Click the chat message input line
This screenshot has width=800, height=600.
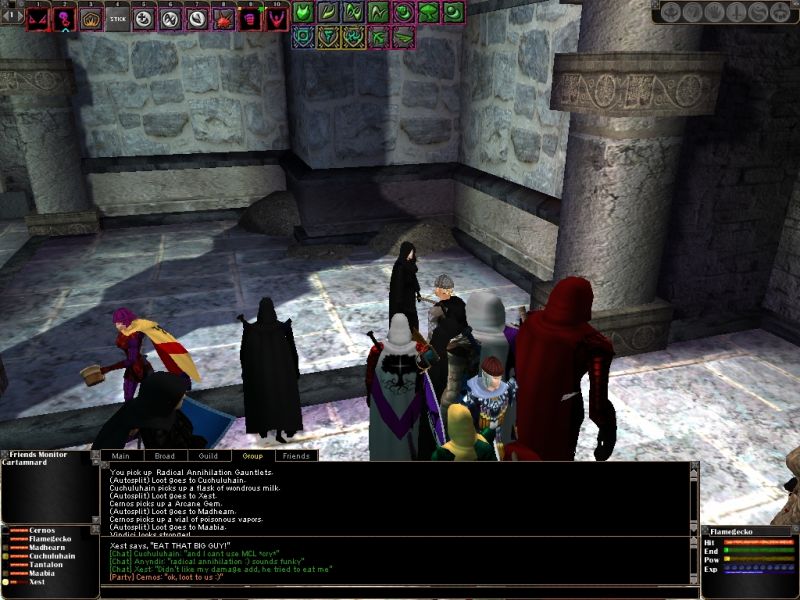tap(400, 591)
